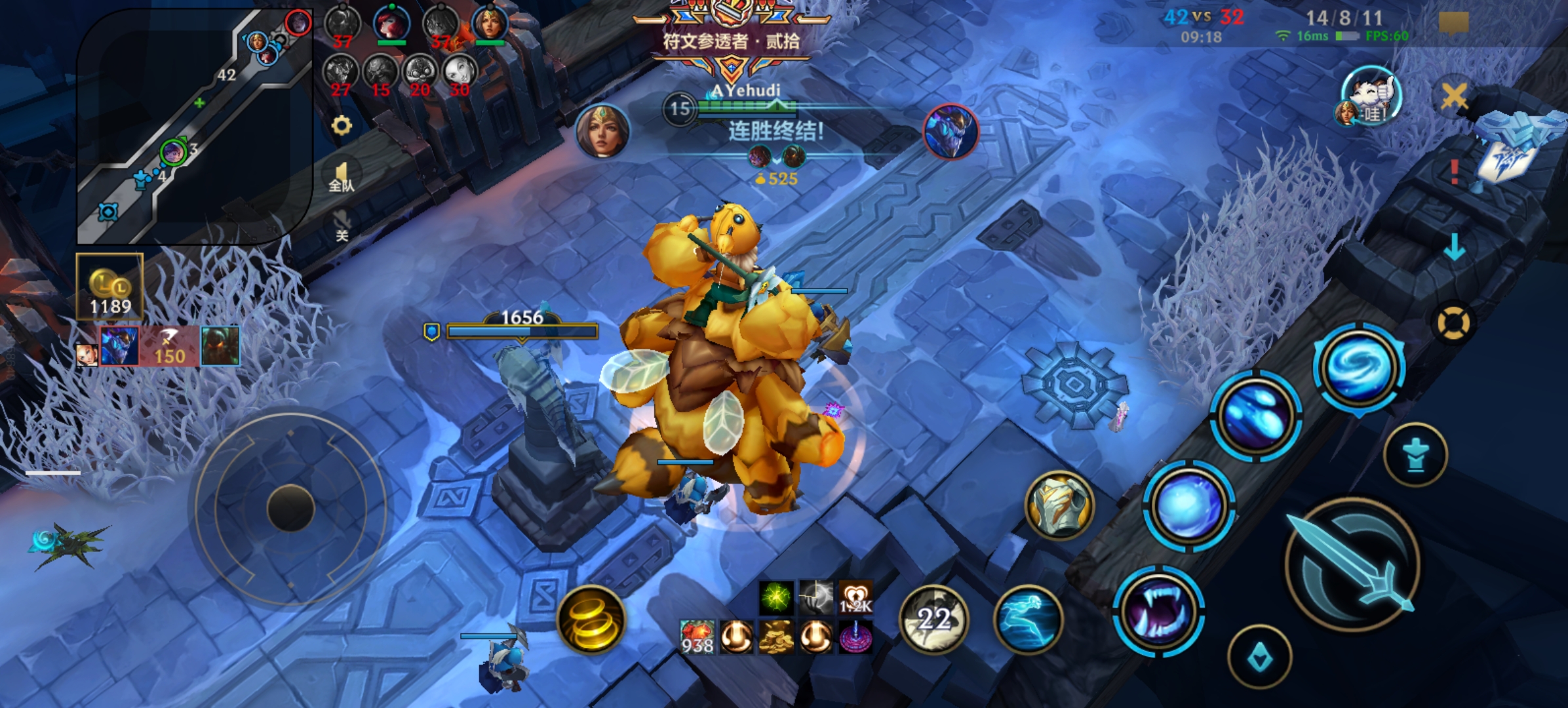Toggle the muted microphone button
The height and width of the screenshot is (708, 1568).
(x=342, y=225)
